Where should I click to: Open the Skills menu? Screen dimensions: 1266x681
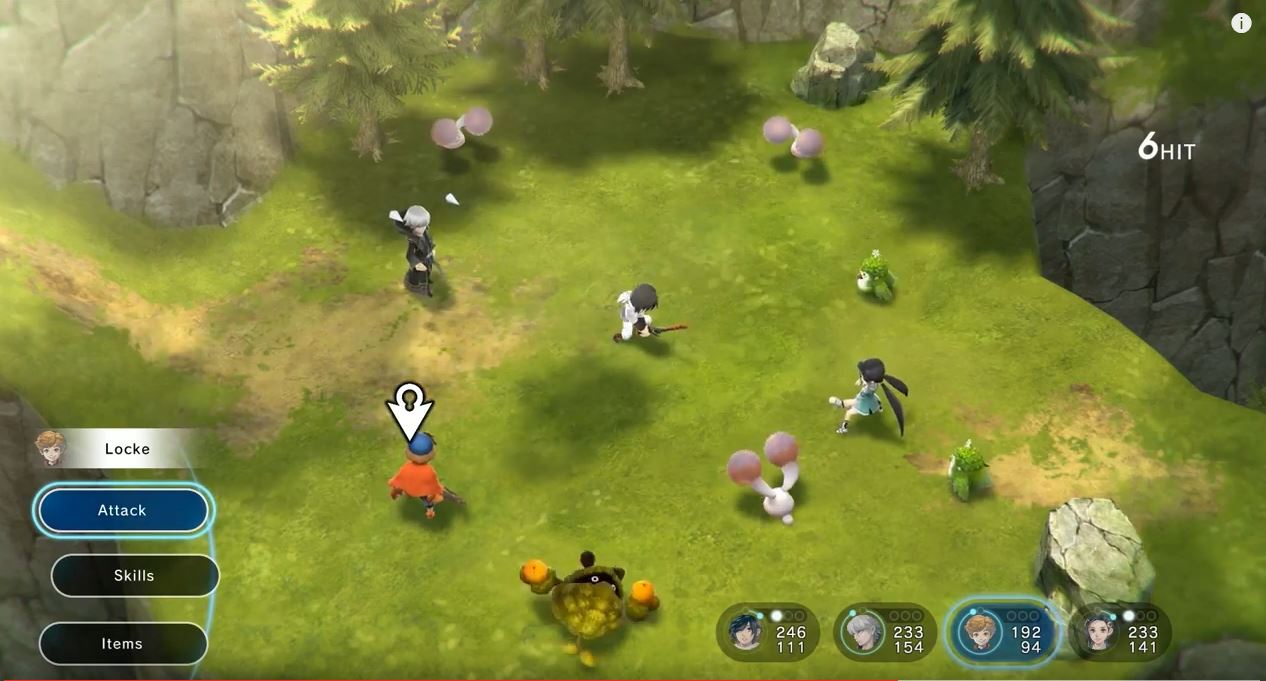[134, 576]
